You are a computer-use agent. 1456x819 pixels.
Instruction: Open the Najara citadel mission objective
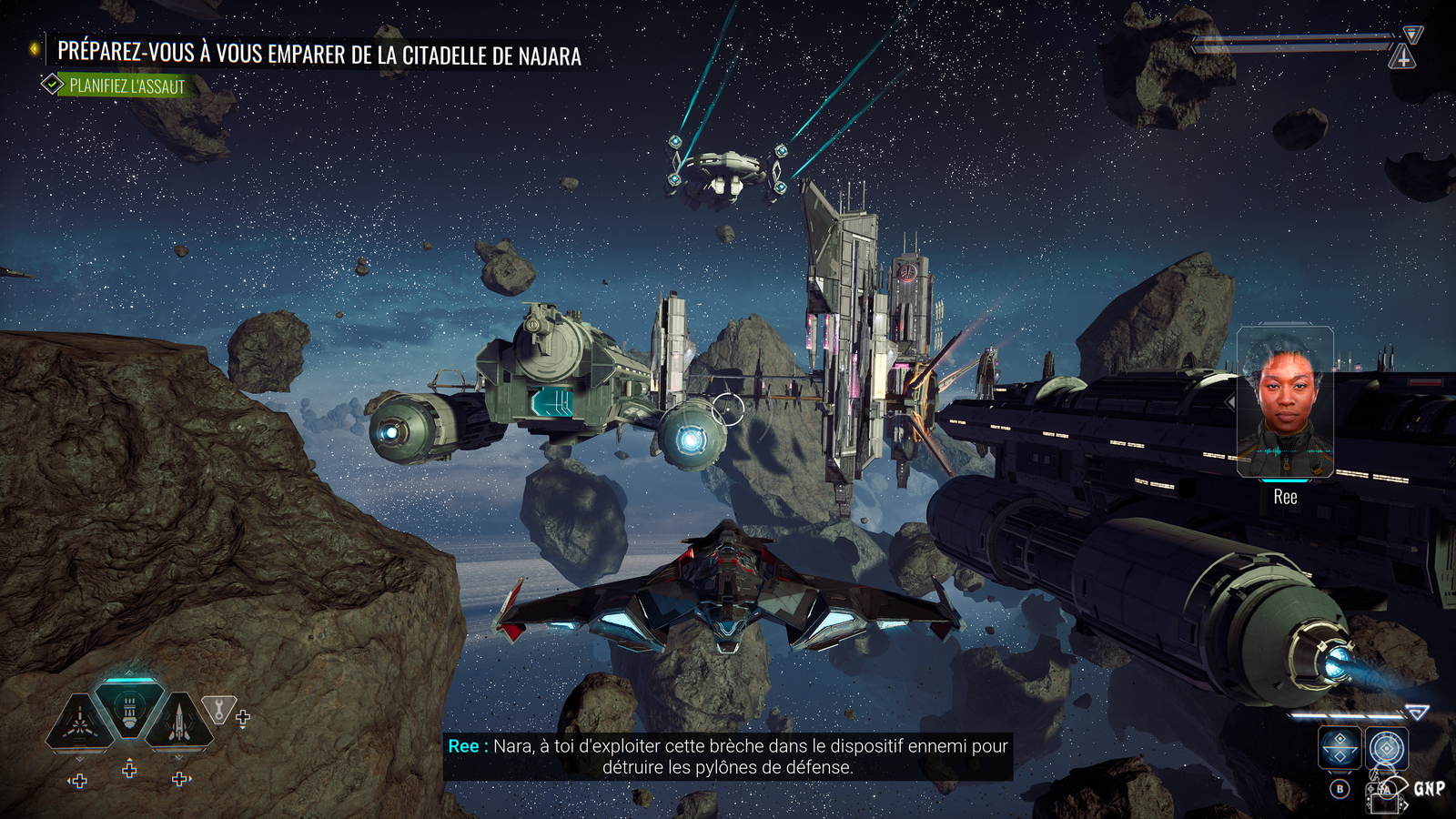click(318, 54)
